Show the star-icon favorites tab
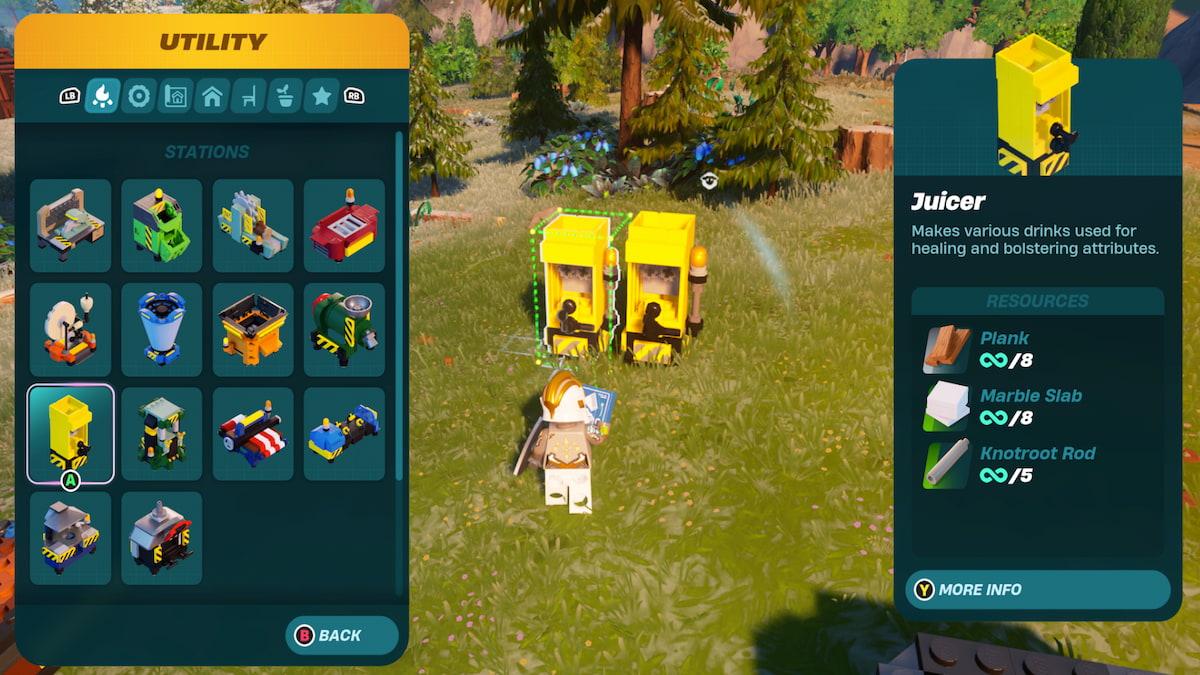This screenshot has width=1200, height=675. point(321,96)
